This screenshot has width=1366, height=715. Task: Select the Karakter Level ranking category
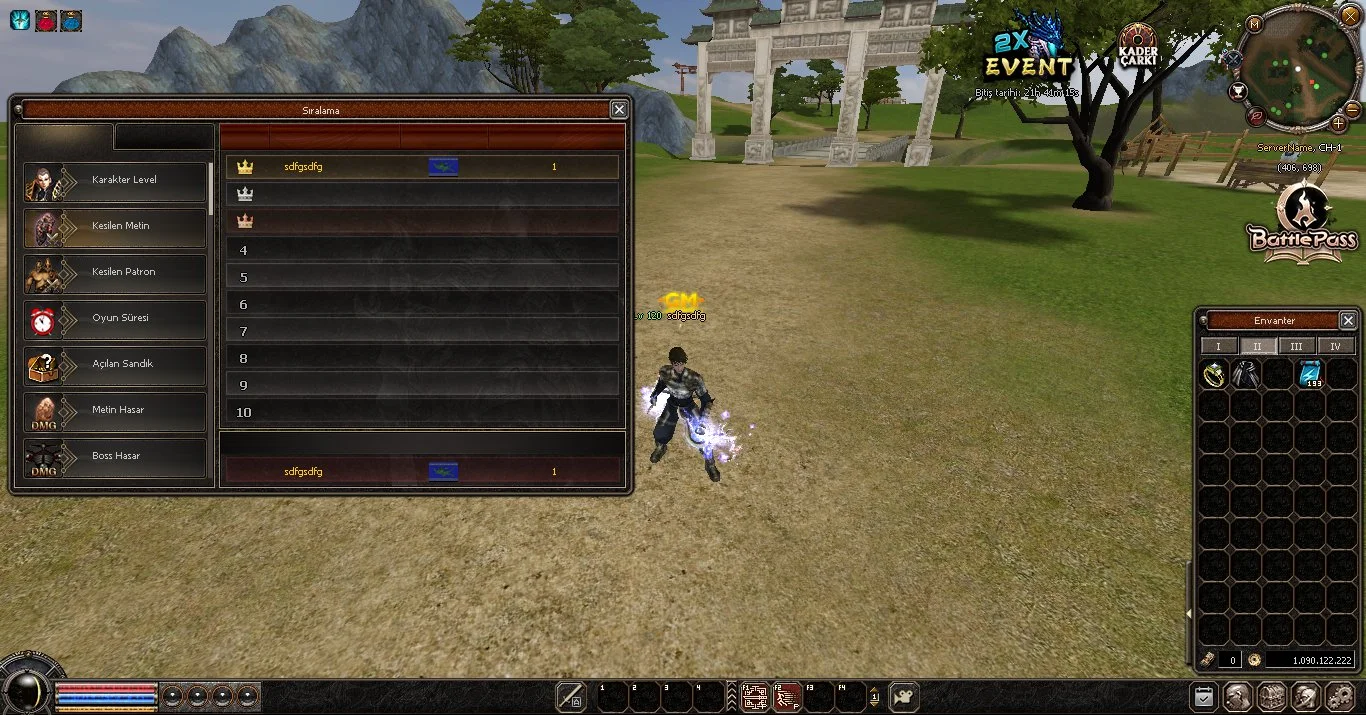115,181
